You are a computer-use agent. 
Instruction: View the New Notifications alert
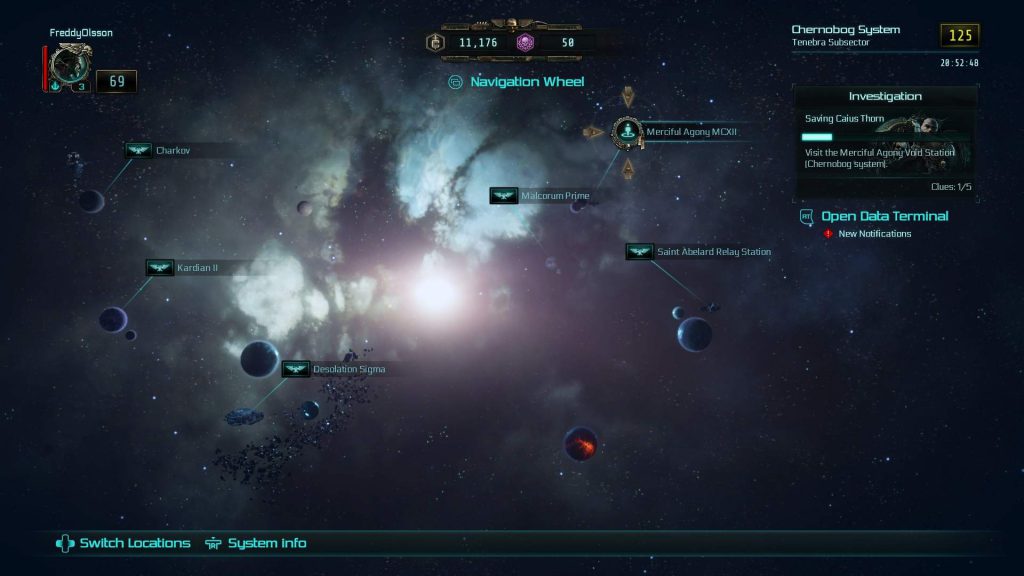click(x=874, y=234)
